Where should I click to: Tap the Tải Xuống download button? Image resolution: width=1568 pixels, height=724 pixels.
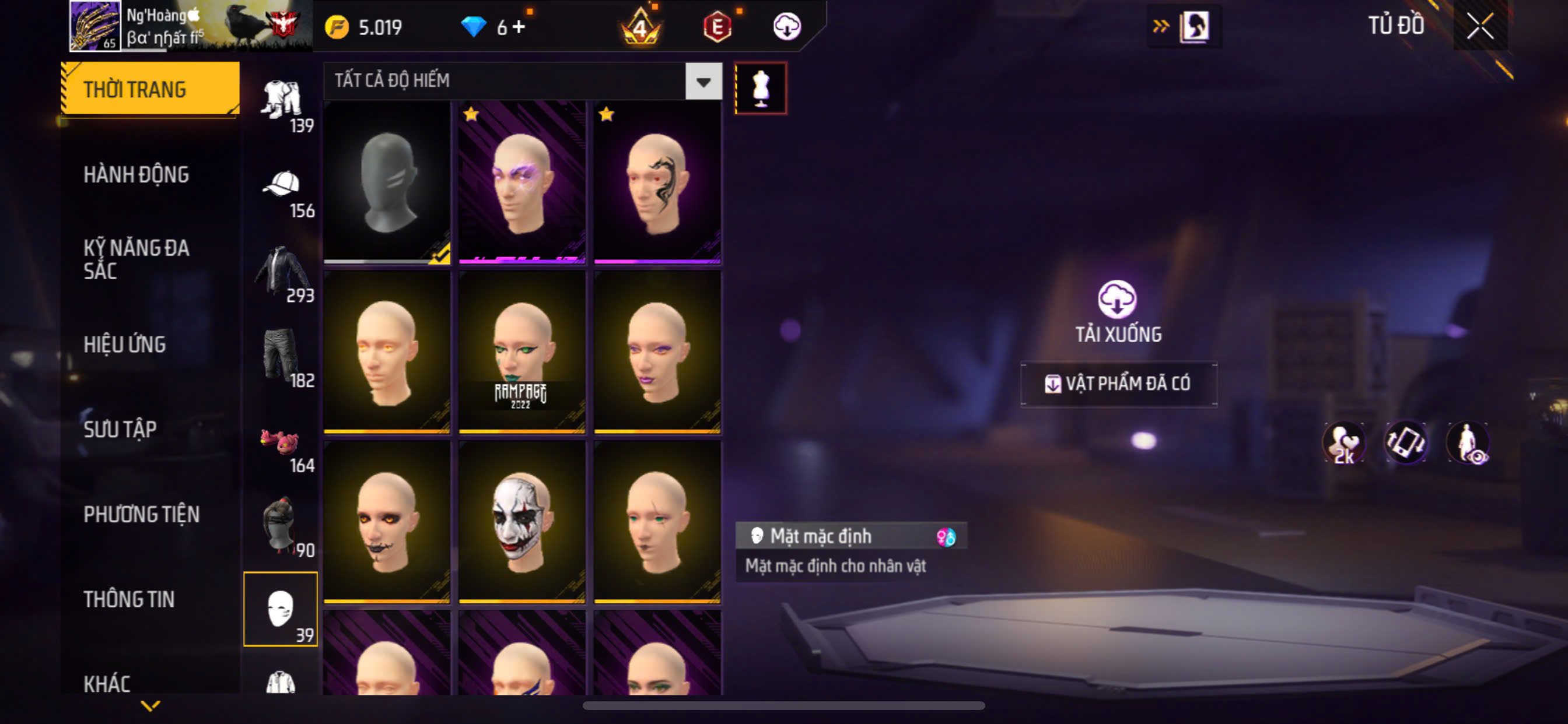[x=1118, y=311]
